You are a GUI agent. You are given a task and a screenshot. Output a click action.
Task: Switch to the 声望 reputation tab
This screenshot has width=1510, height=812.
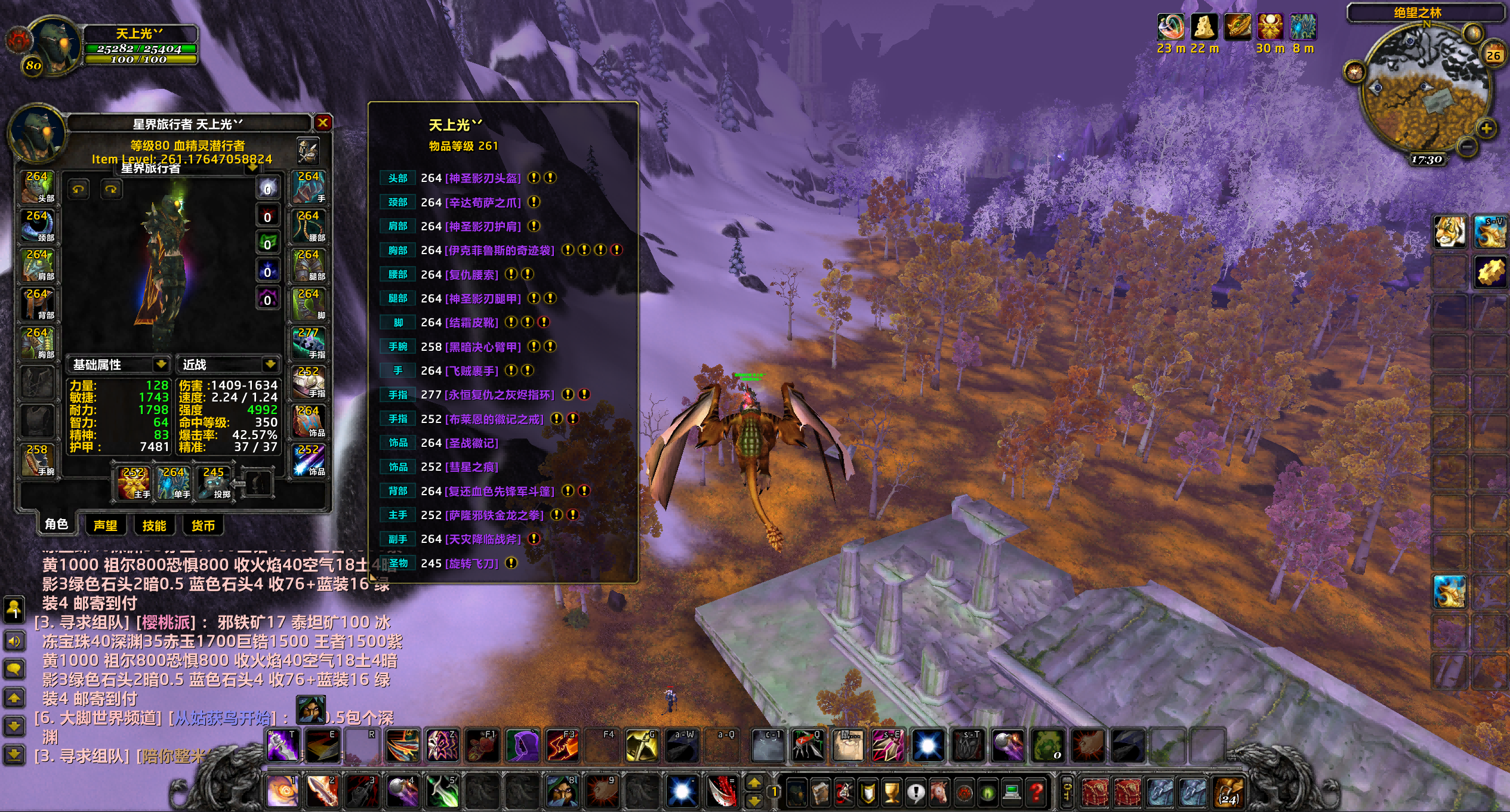(x=106, y=525)
